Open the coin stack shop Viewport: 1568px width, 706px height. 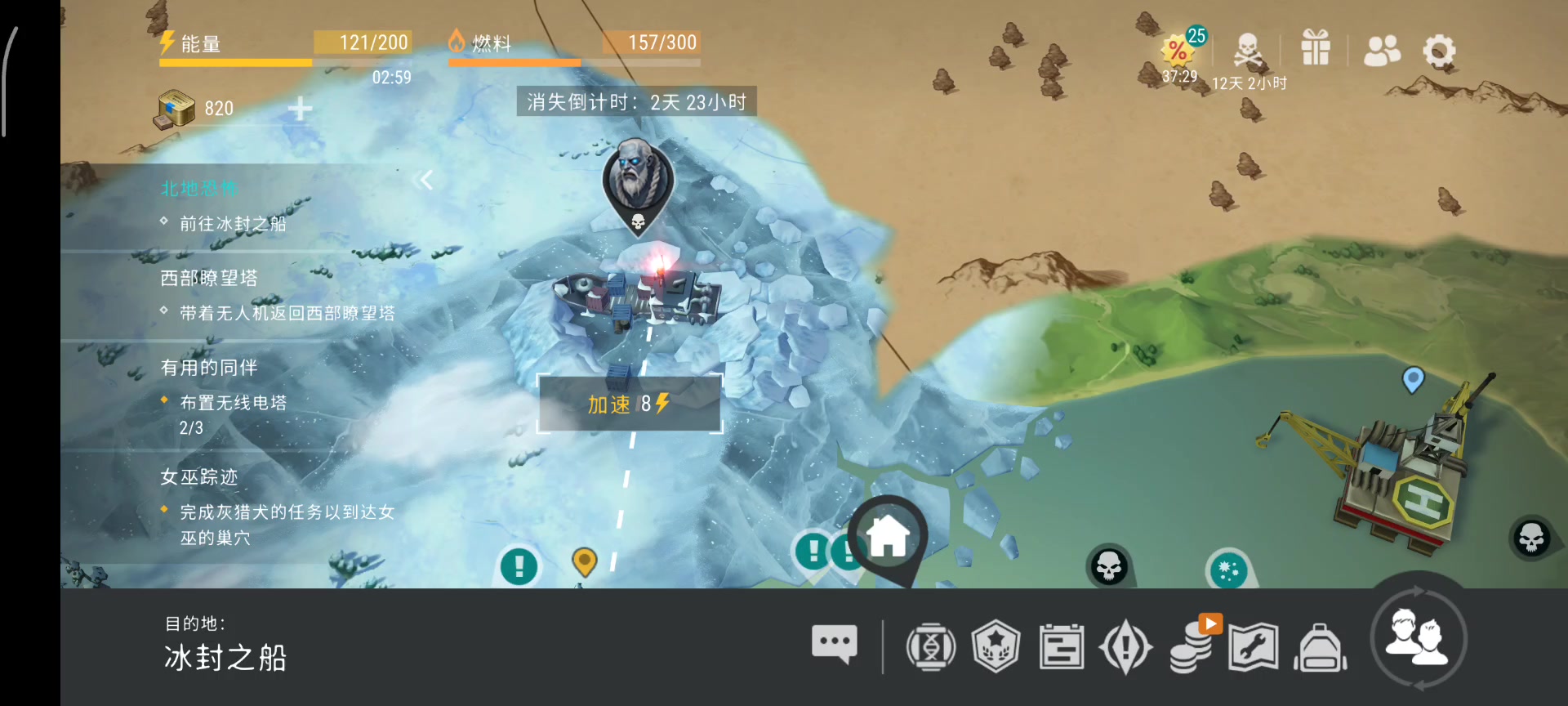[1192, 647]
